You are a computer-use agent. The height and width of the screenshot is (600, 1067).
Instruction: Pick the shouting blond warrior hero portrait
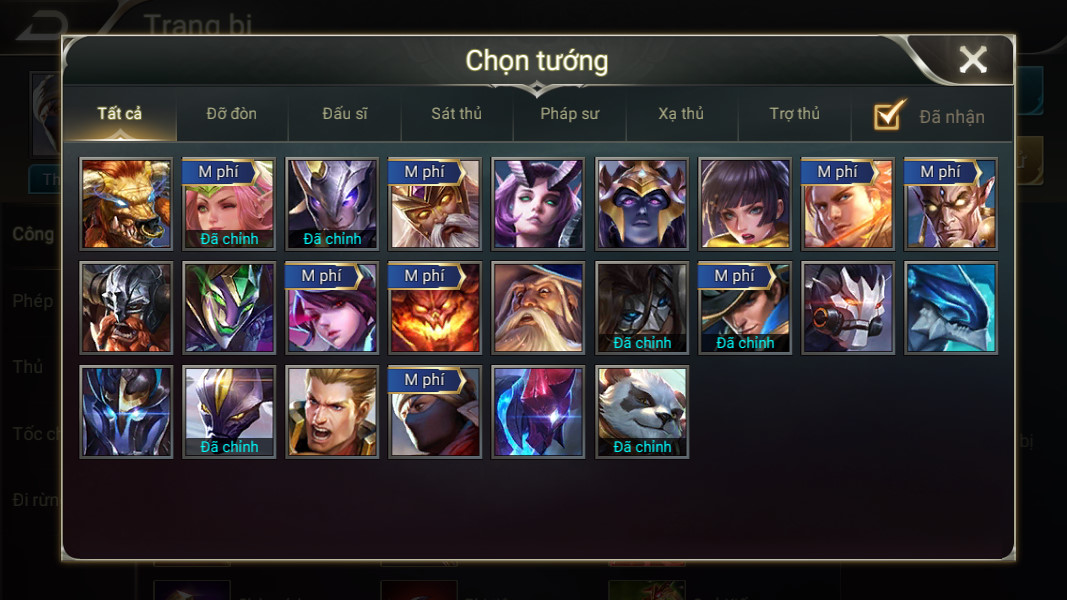[x=332, y=411]
